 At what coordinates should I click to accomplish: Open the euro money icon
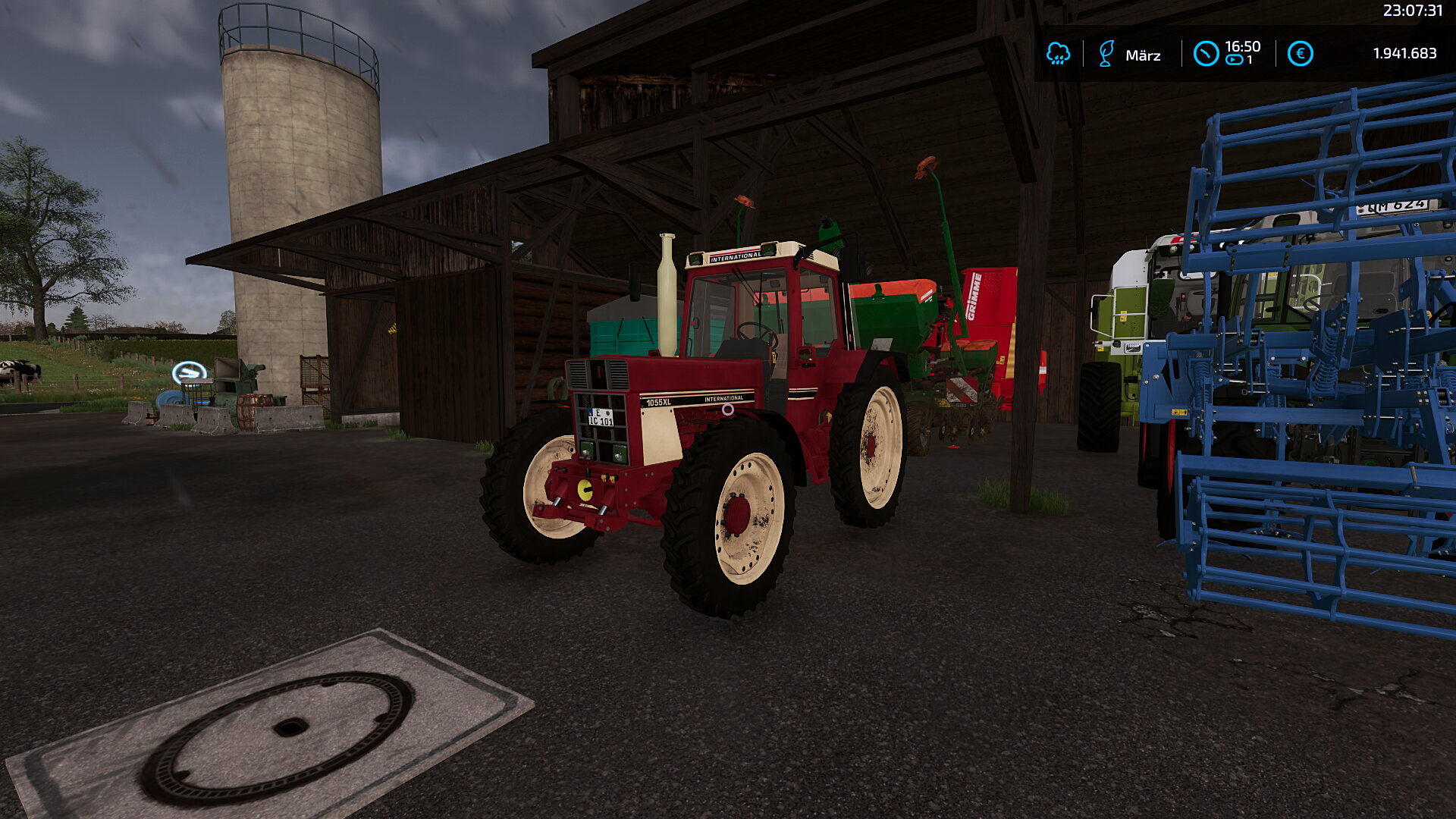pyautogui.click(x=1300, y=54)
